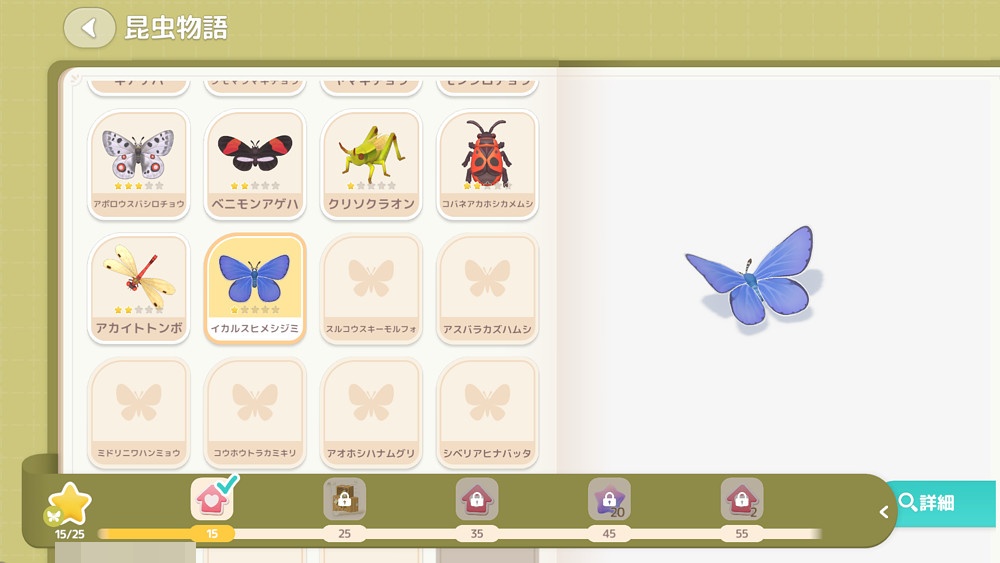View the locked reward at milestone 35
The width and height of the screenshot is (1000, 563).
tap(477, 499)
